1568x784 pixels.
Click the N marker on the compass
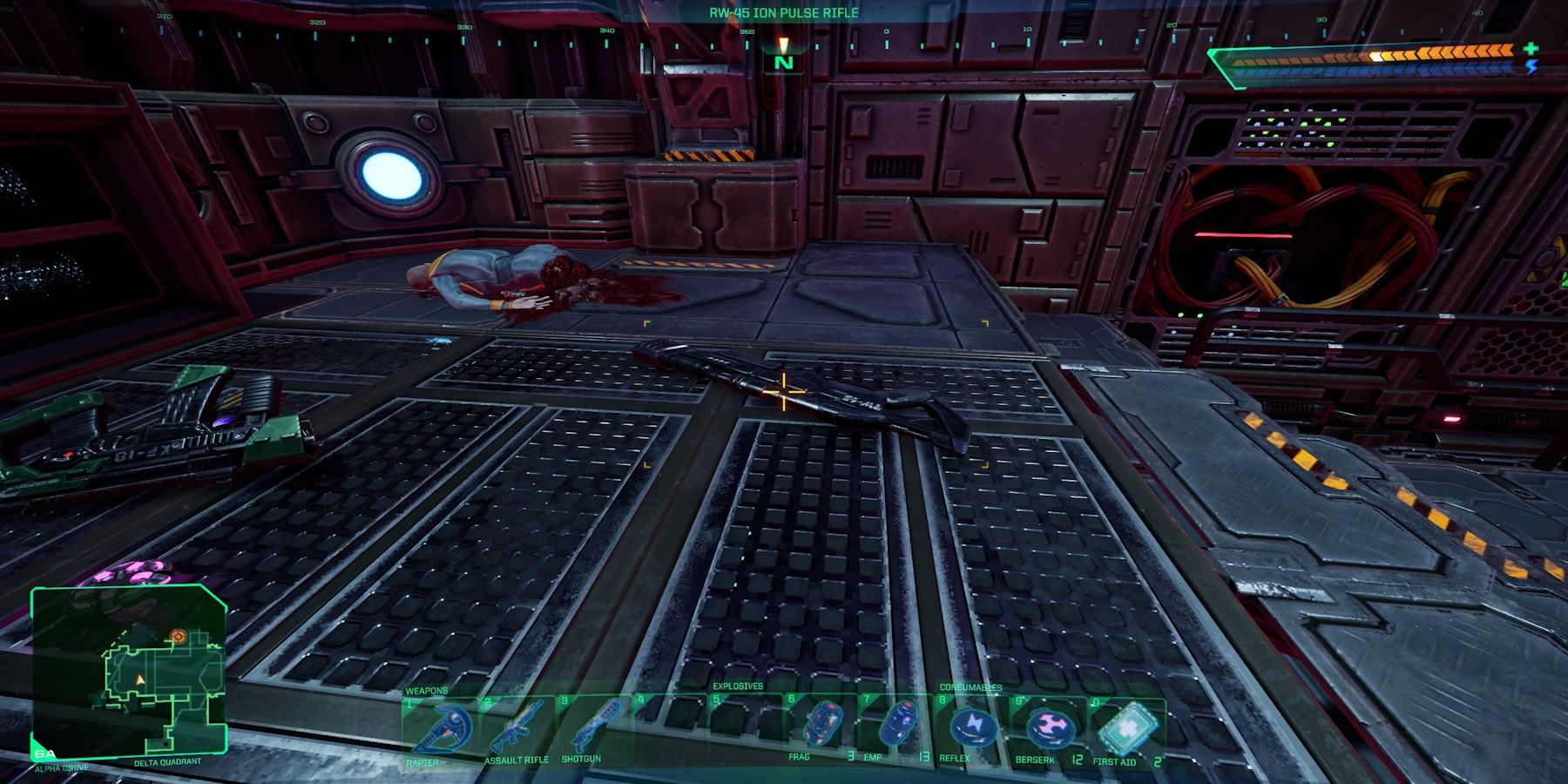(x=782, y=63)
